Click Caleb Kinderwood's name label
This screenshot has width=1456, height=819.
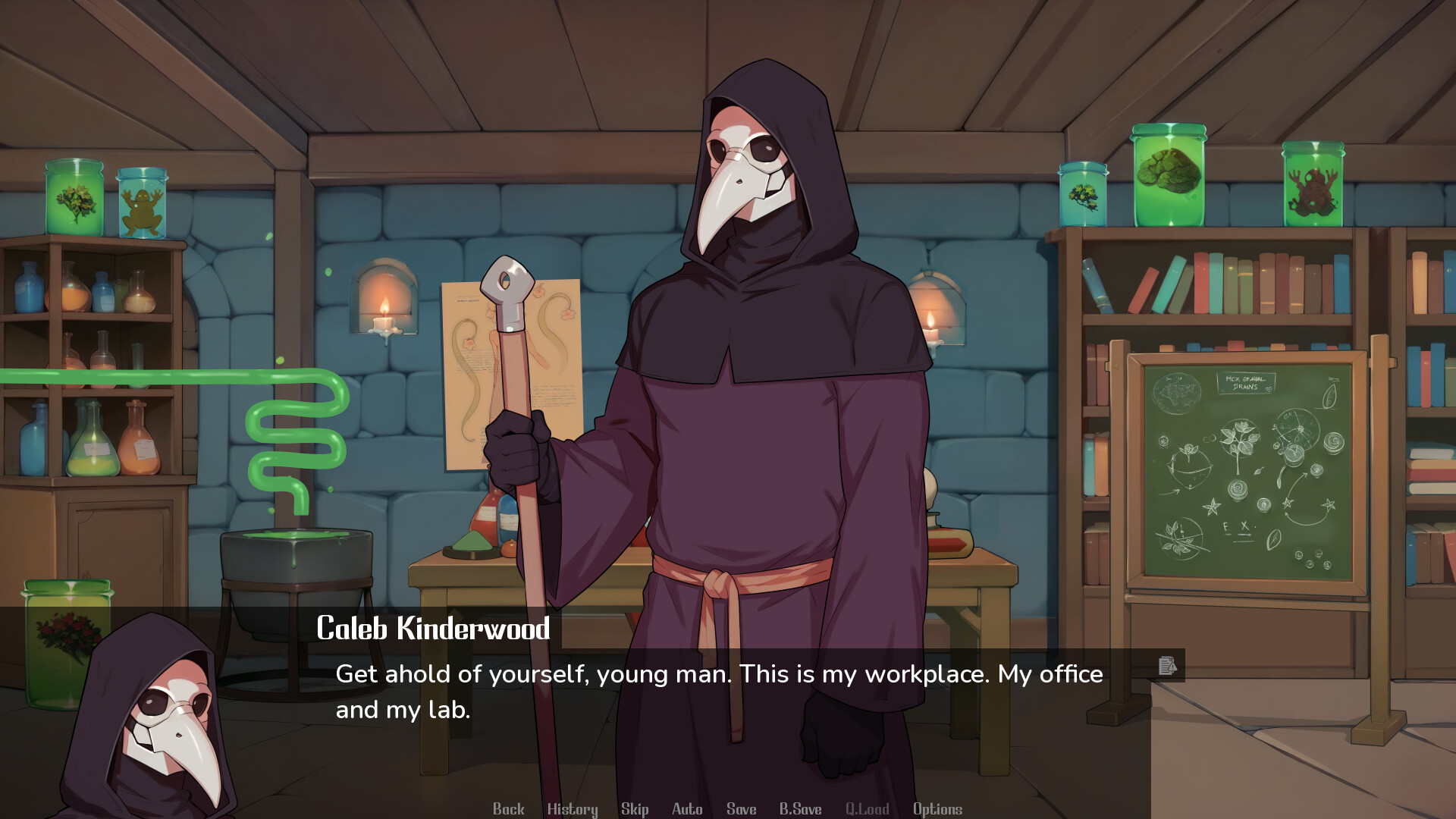coord(435,629)
